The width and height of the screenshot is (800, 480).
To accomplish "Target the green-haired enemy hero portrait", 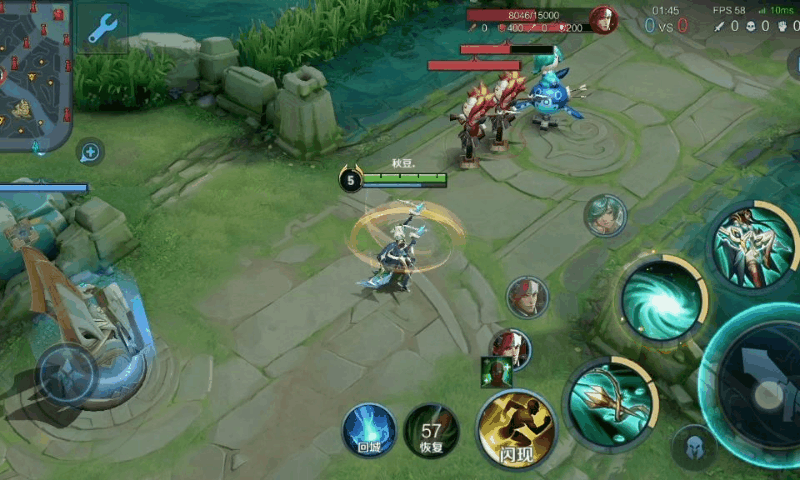I will [x=605, y=215].
